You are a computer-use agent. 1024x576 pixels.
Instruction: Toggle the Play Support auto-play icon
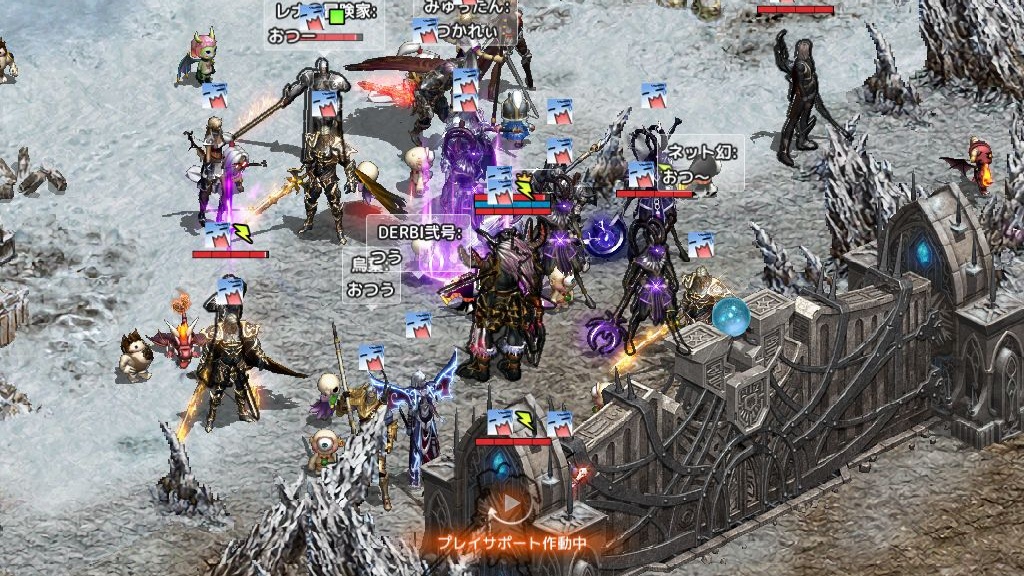pyautogui.click(x=511, y=506)
